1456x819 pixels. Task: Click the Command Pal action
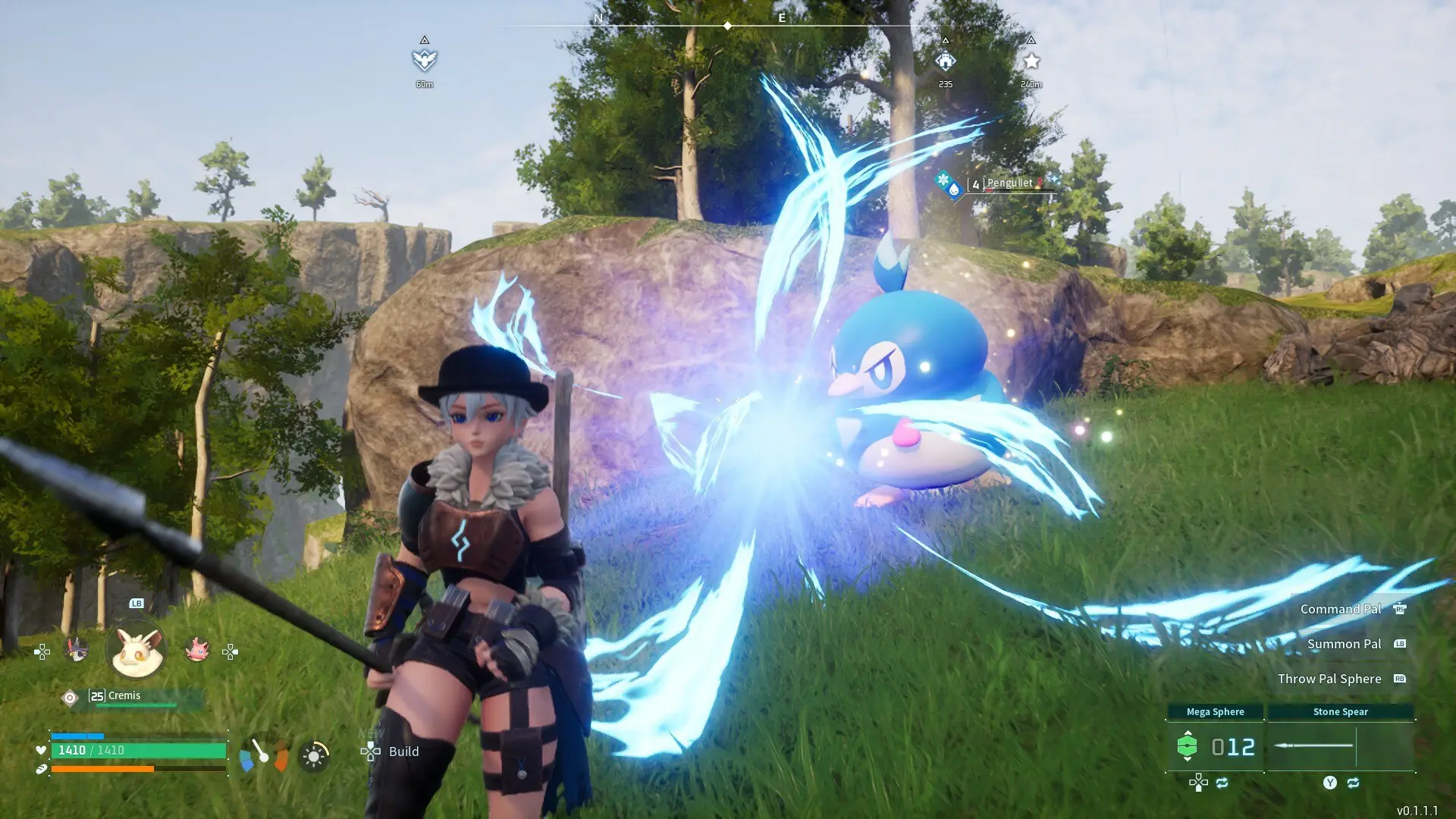point(1341,609)
